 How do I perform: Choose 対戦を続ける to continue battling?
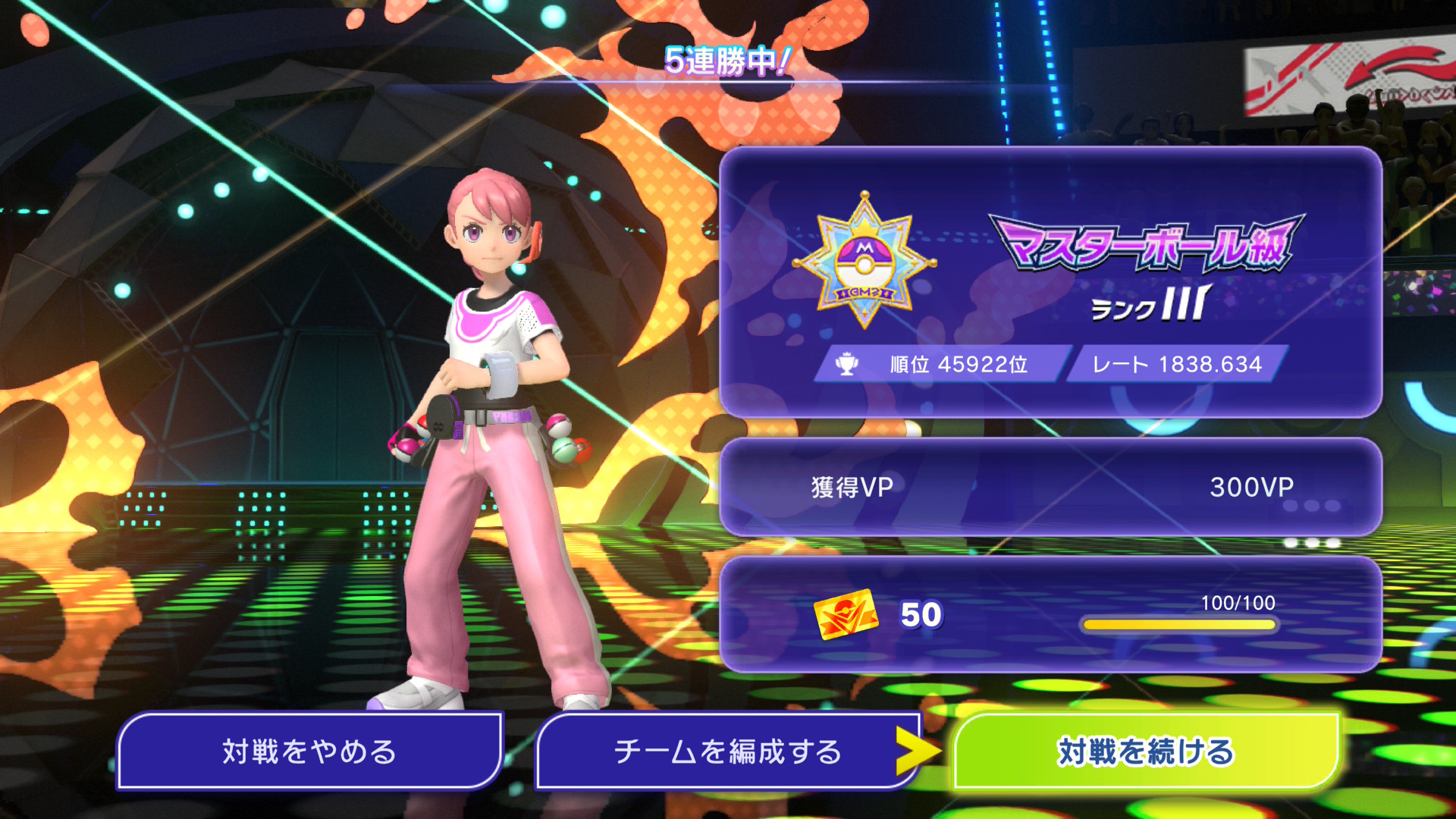pos(1146,752)
